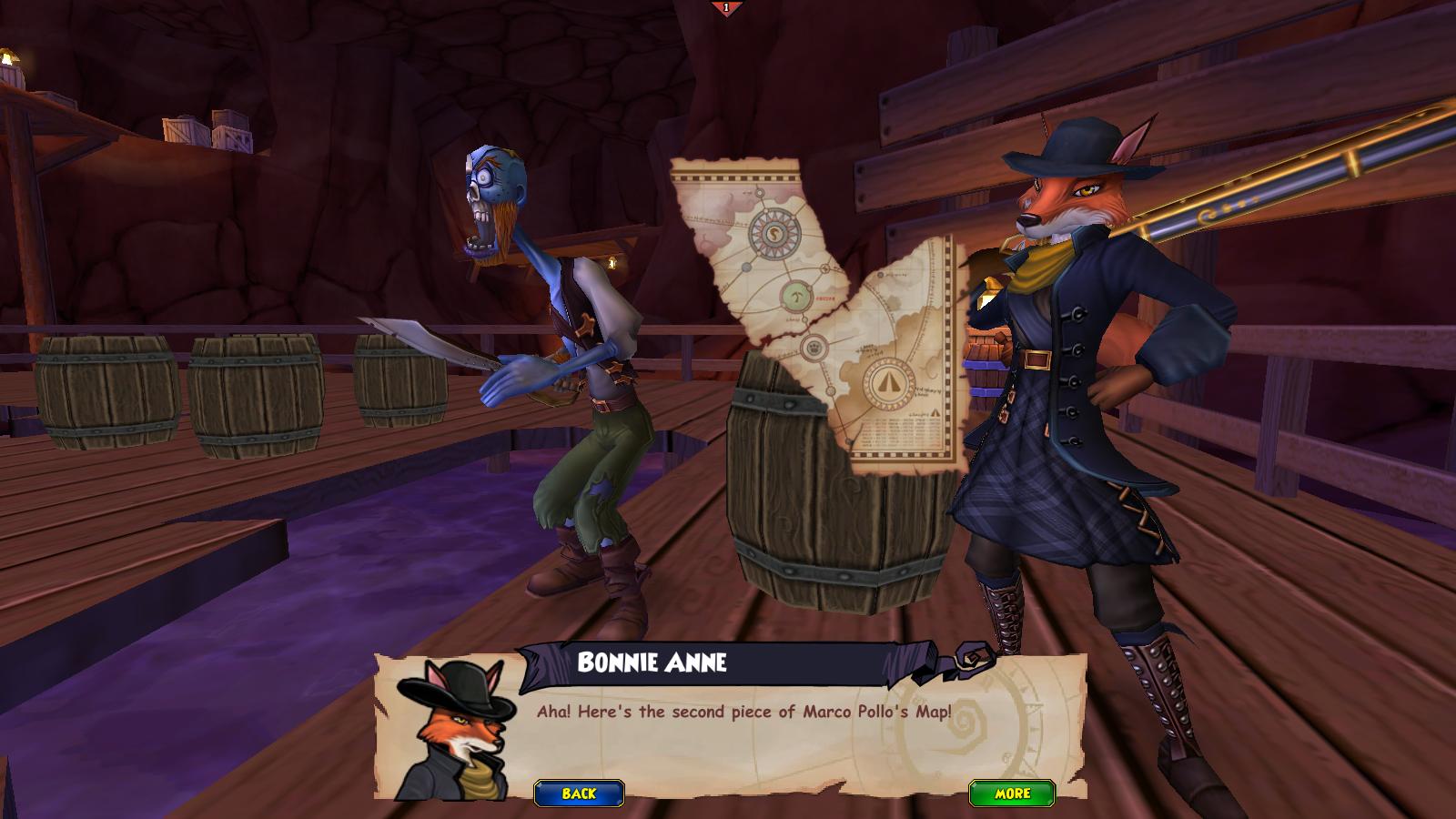This screenshot has width=1456, height=819.
Task: Go back with the blue BACK button
Action: pos(579,794)
